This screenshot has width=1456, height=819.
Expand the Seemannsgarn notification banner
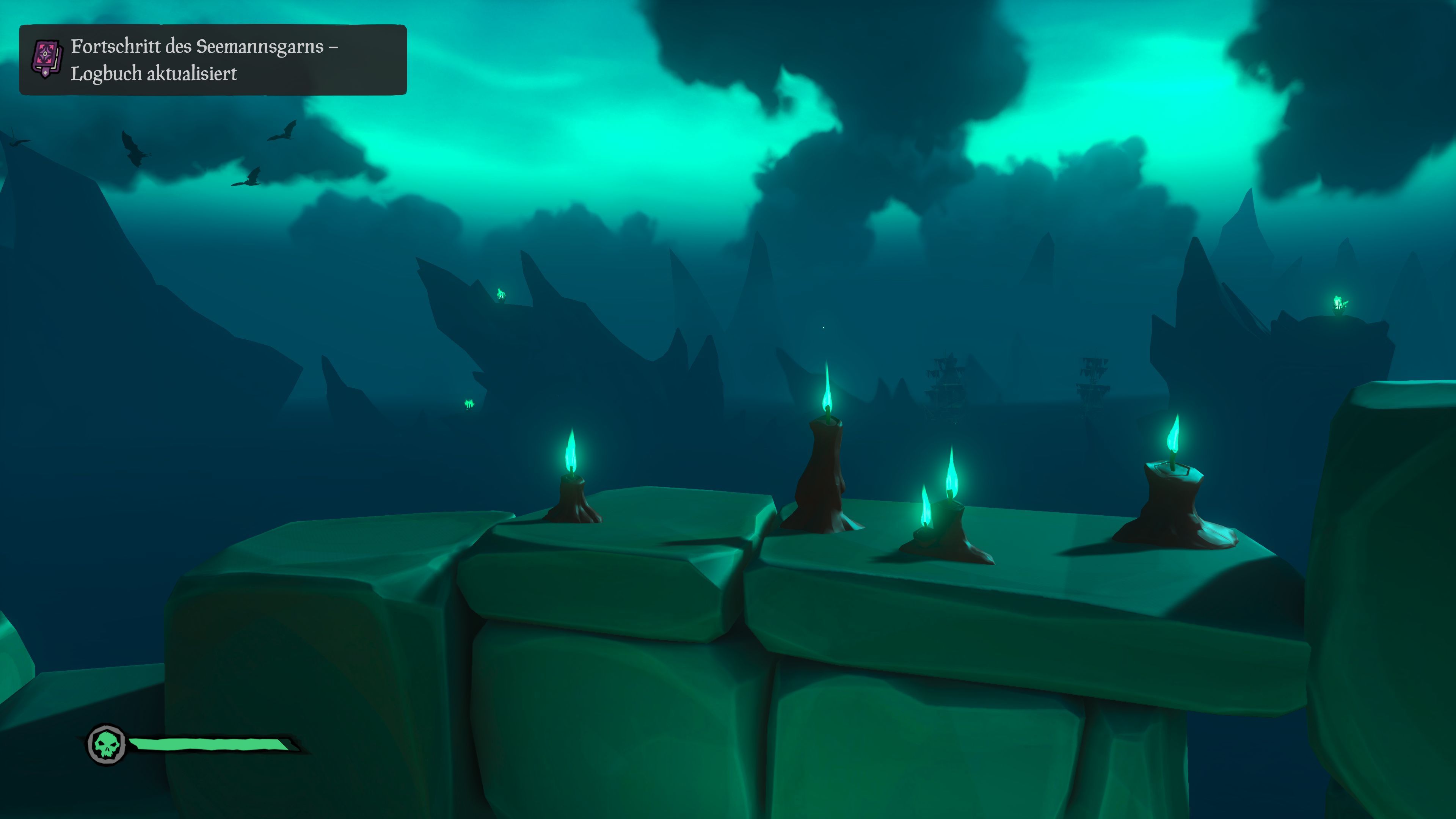[x=212, y=60]
